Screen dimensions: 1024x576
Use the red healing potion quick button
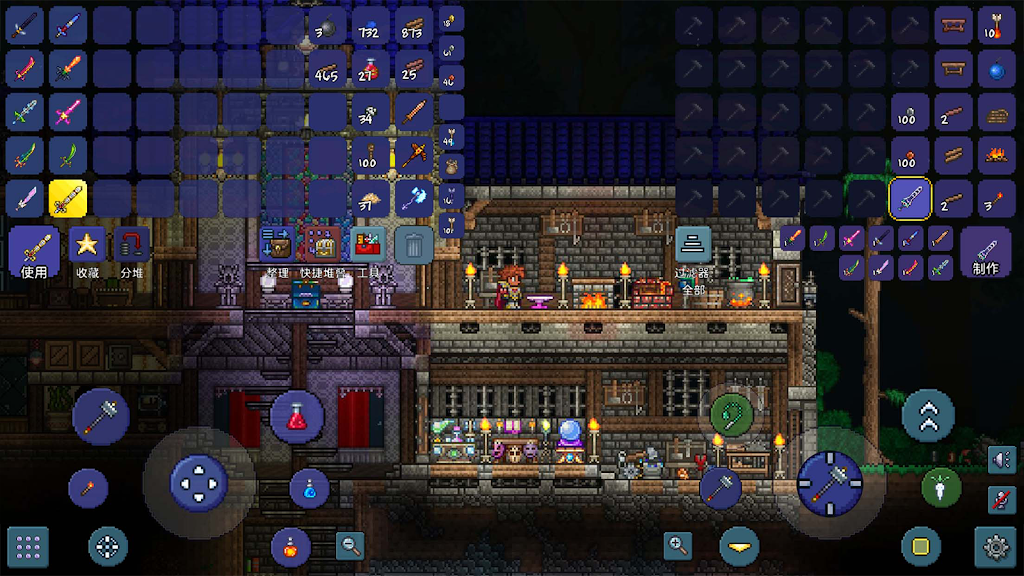(x=296, y=416)
